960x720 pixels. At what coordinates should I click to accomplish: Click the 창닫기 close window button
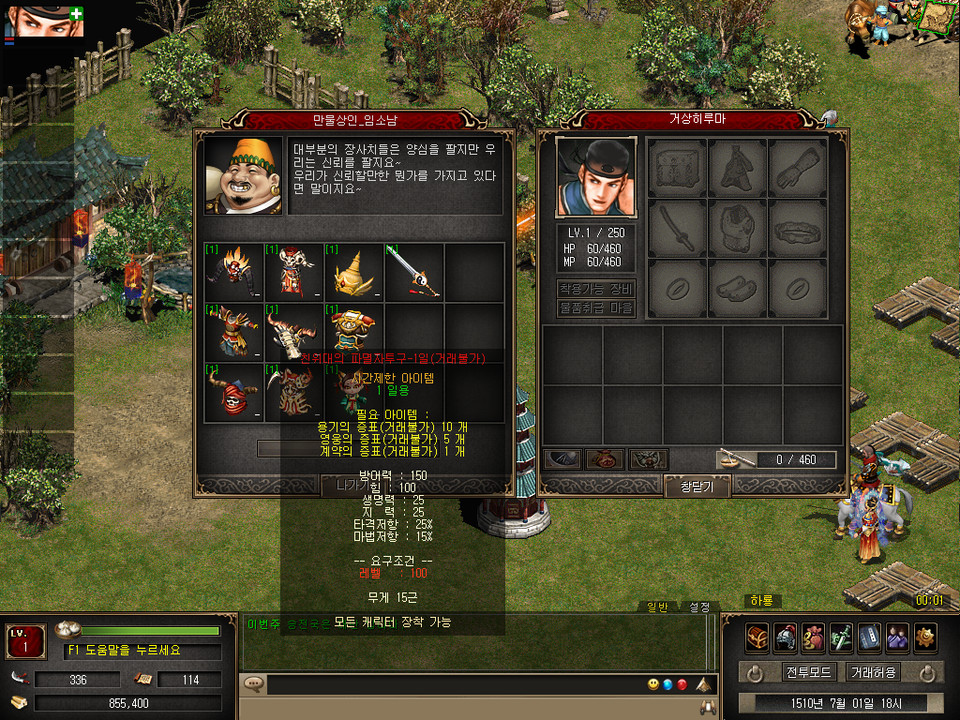coord(698,486)
